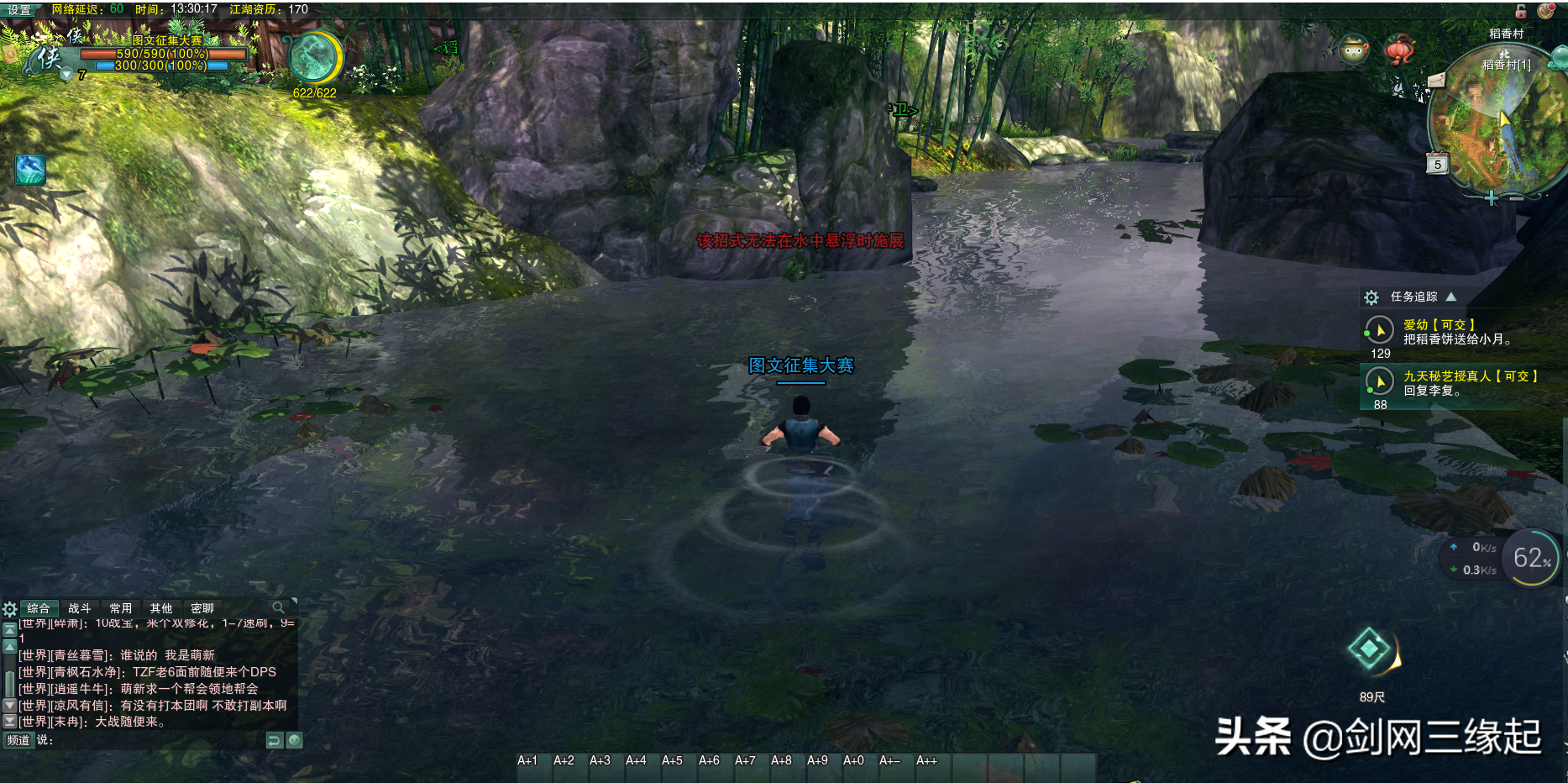Toggle the red padlock icon
The width and height of the screenshot is (1568, 783).
1521,11
